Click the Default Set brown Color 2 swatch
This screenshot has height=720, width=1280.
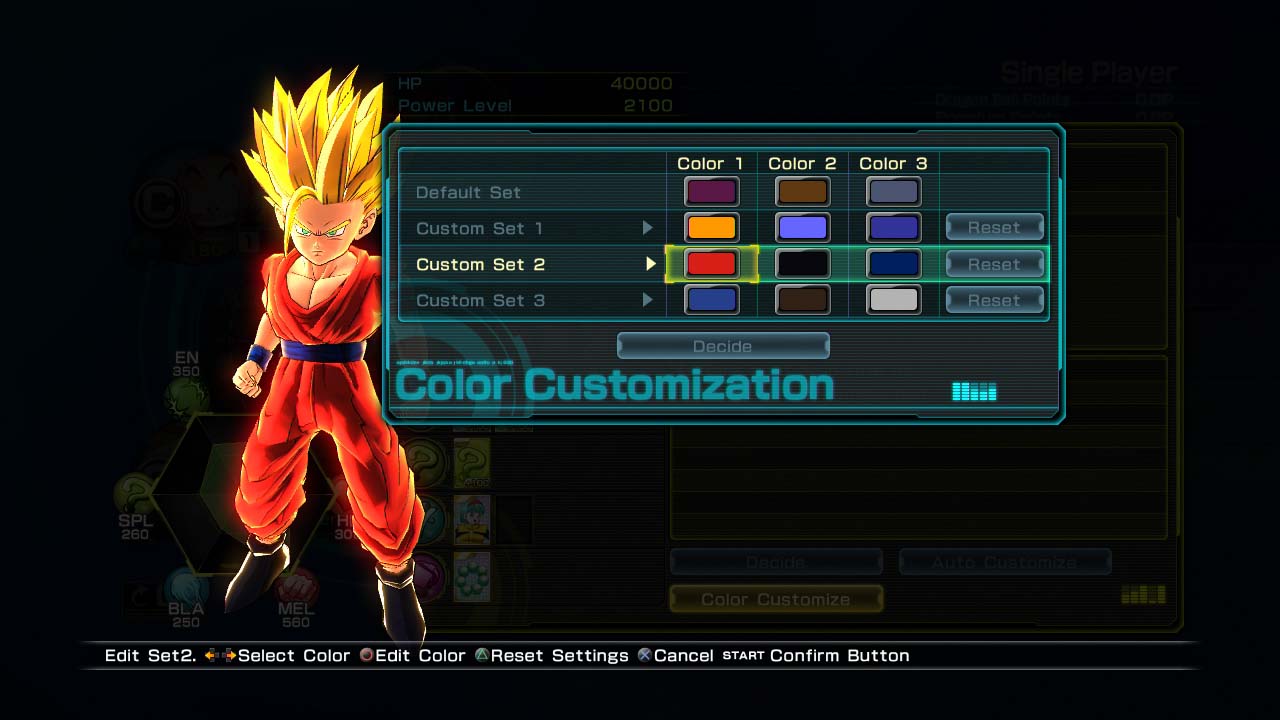pyautogui.click(x=802, y=191)
